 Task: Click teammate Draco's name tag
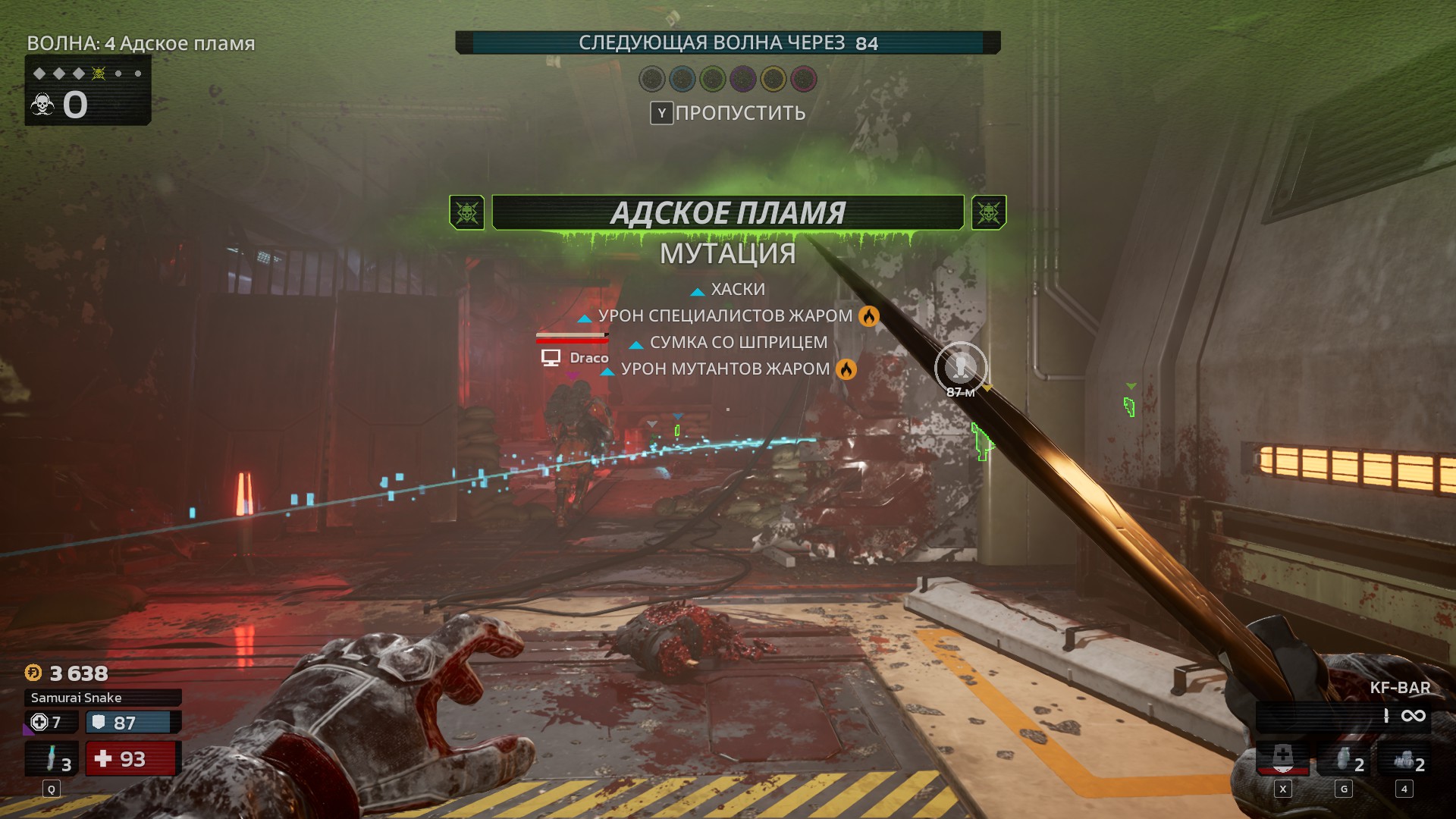coord(588,358)
